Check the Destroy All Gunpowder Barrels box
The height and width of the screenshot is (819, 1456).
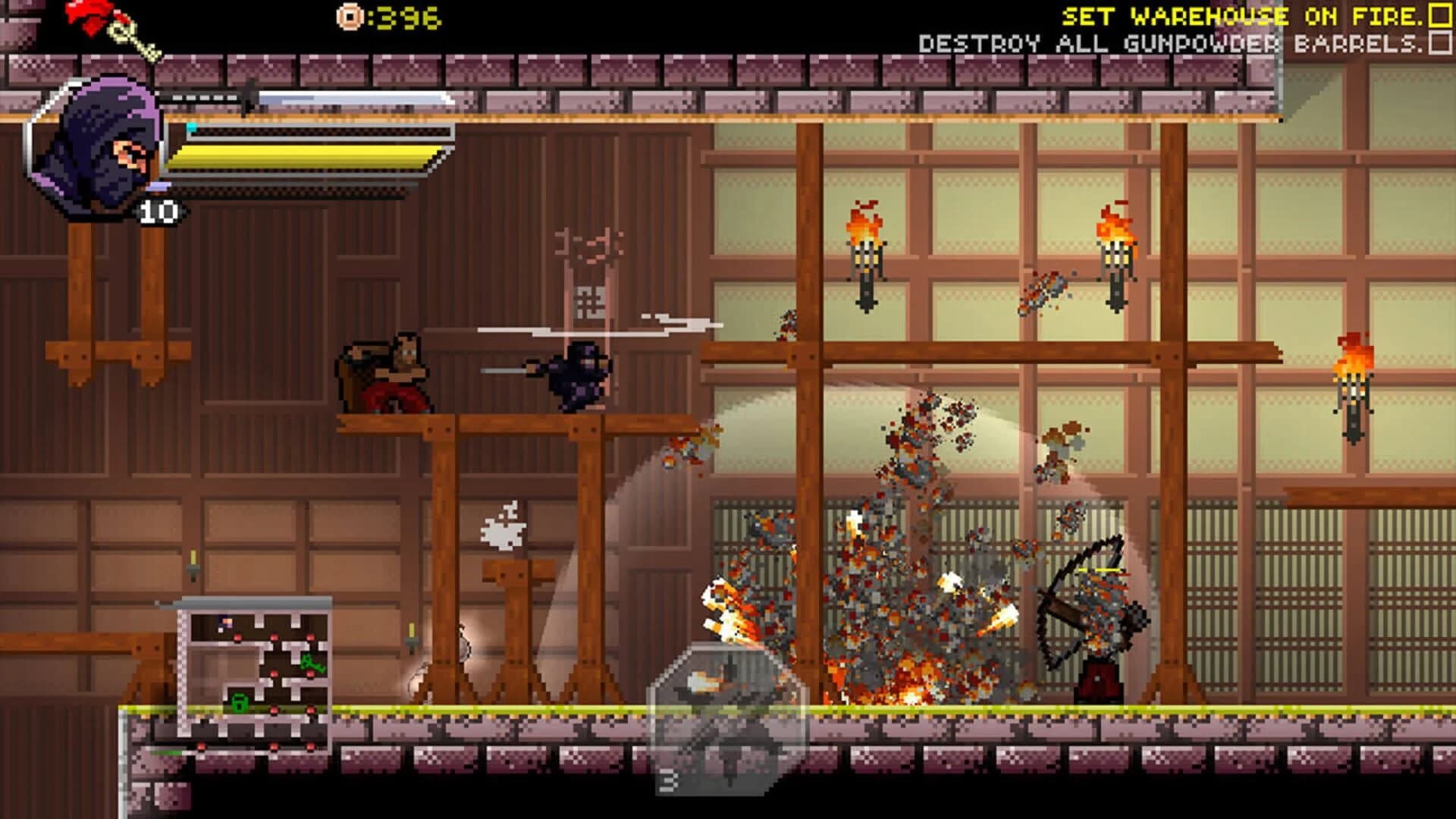coord(1439,42)
